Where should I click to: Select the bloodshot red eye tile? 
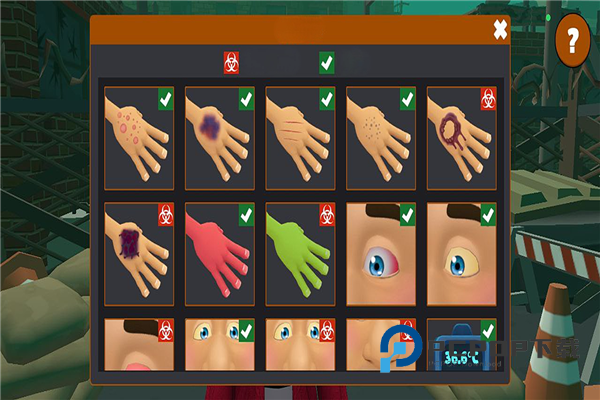click(x=381, y=254)
